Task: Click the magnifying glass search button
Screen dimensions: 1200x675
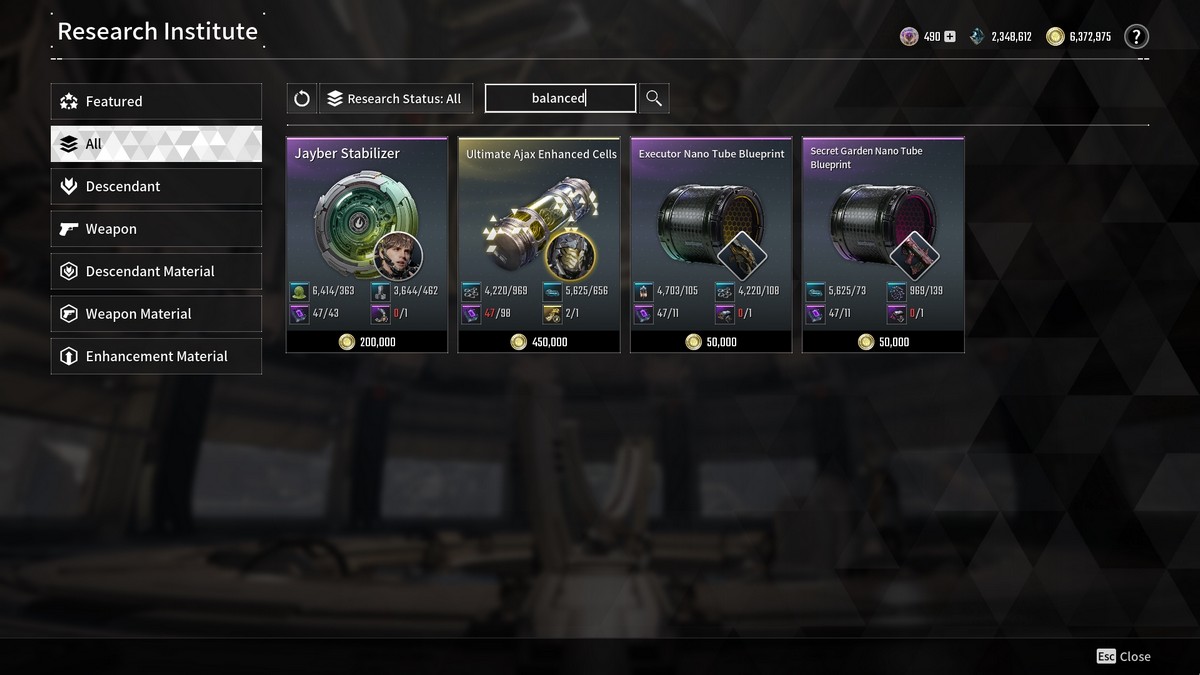Action: click(654, 98)
